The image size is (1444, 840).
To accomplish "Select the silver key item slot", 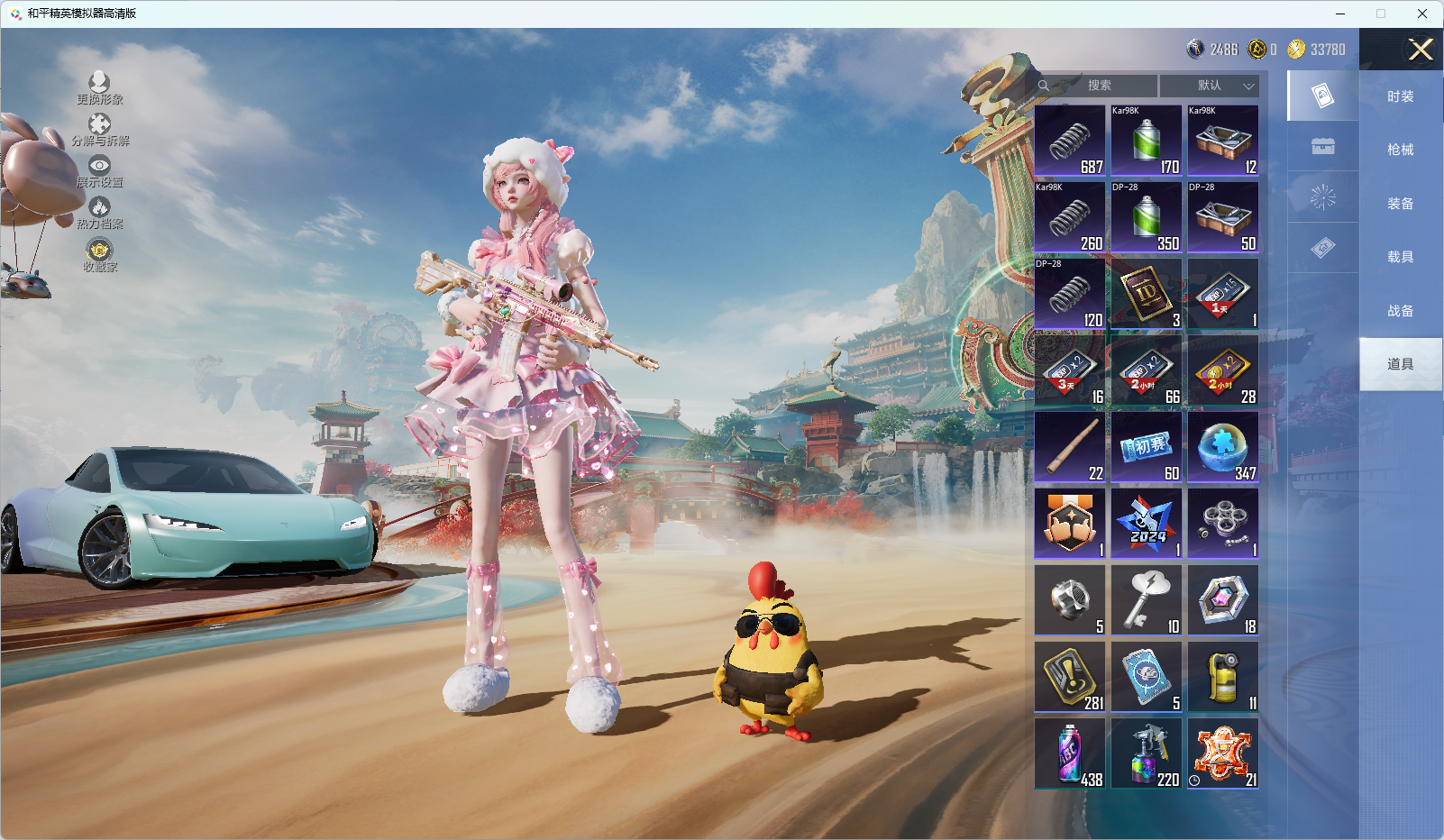I will [x=1147, y=600].
